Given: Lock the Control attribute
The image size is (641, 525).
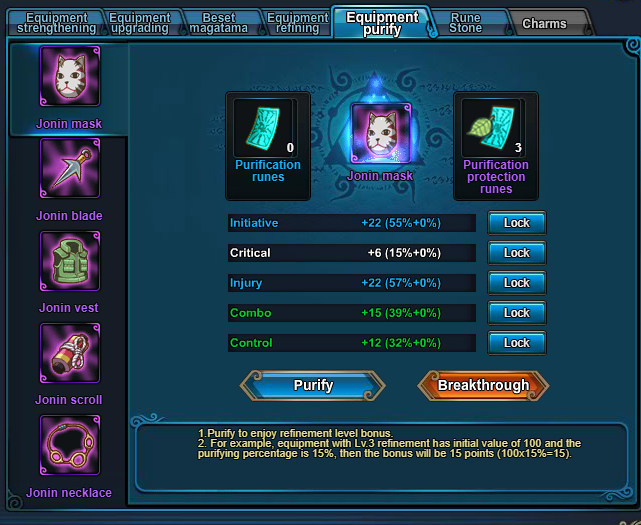Looking at the screenshot, I should click(x=516, y=343).
